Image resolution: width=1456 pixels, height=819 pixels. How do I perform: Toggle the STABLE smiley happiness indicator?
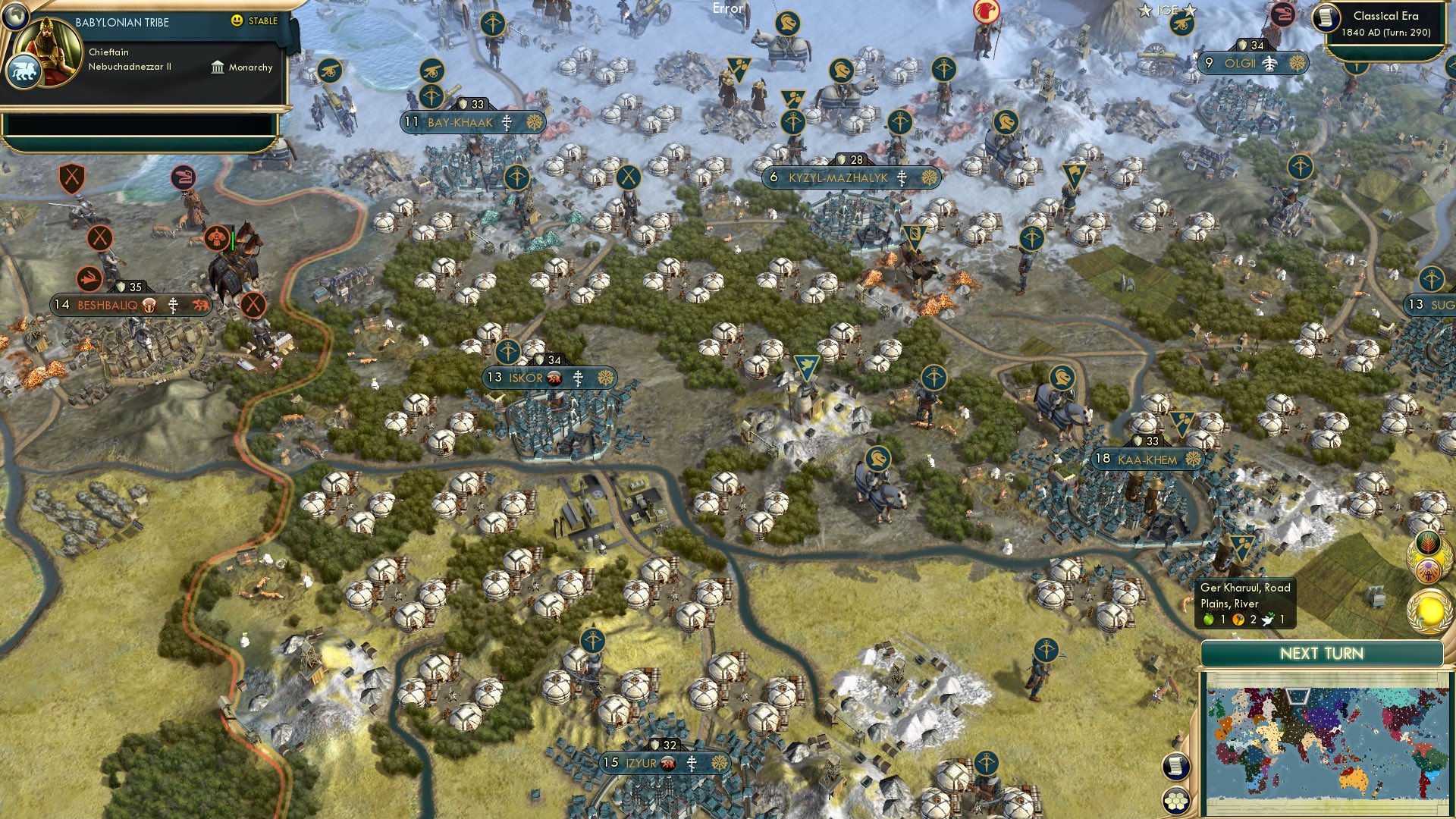[237, 21]
